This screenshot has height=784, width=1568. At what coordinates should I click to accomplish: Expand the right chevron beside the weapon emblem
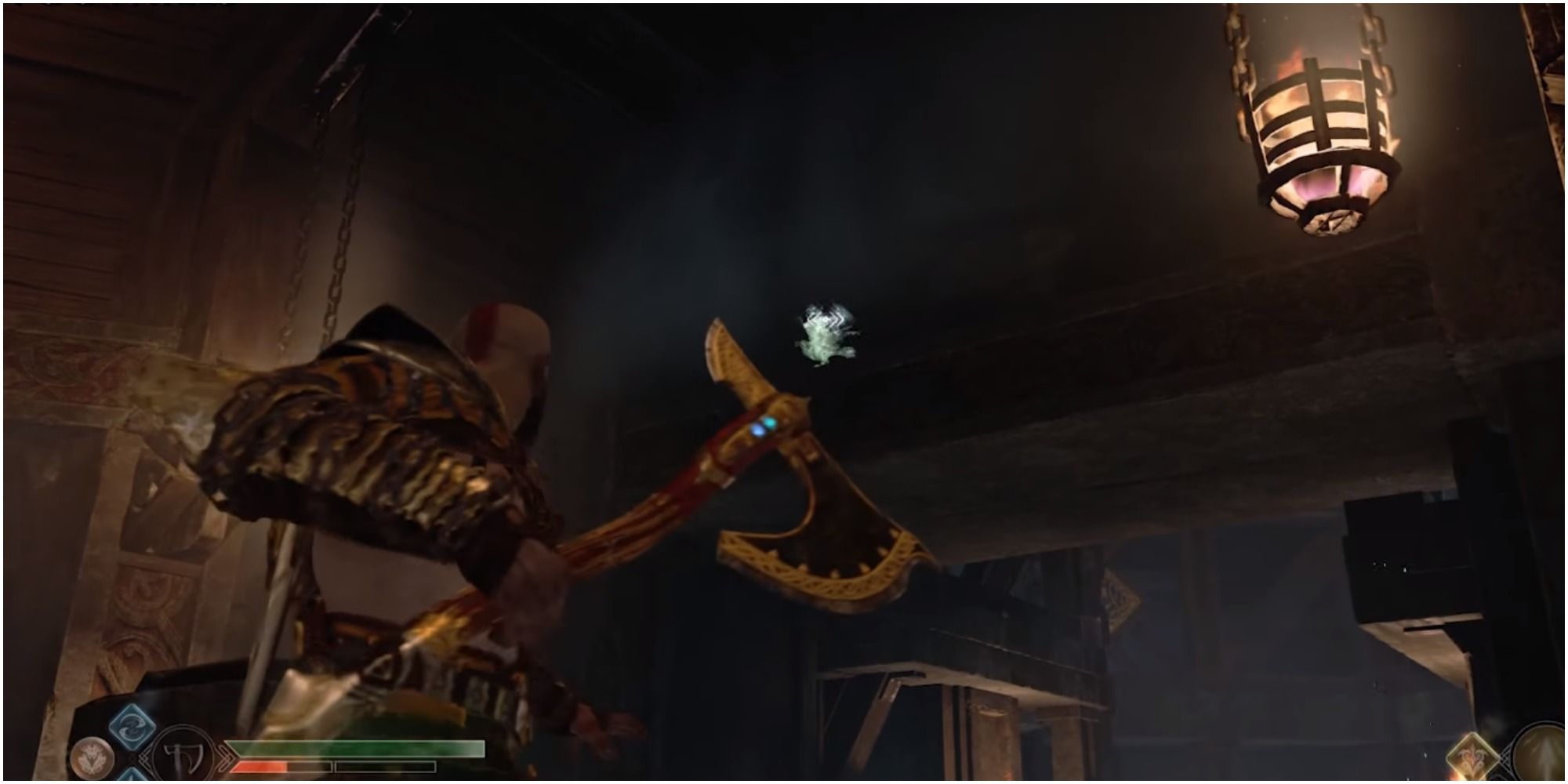[x=225, y=757]
